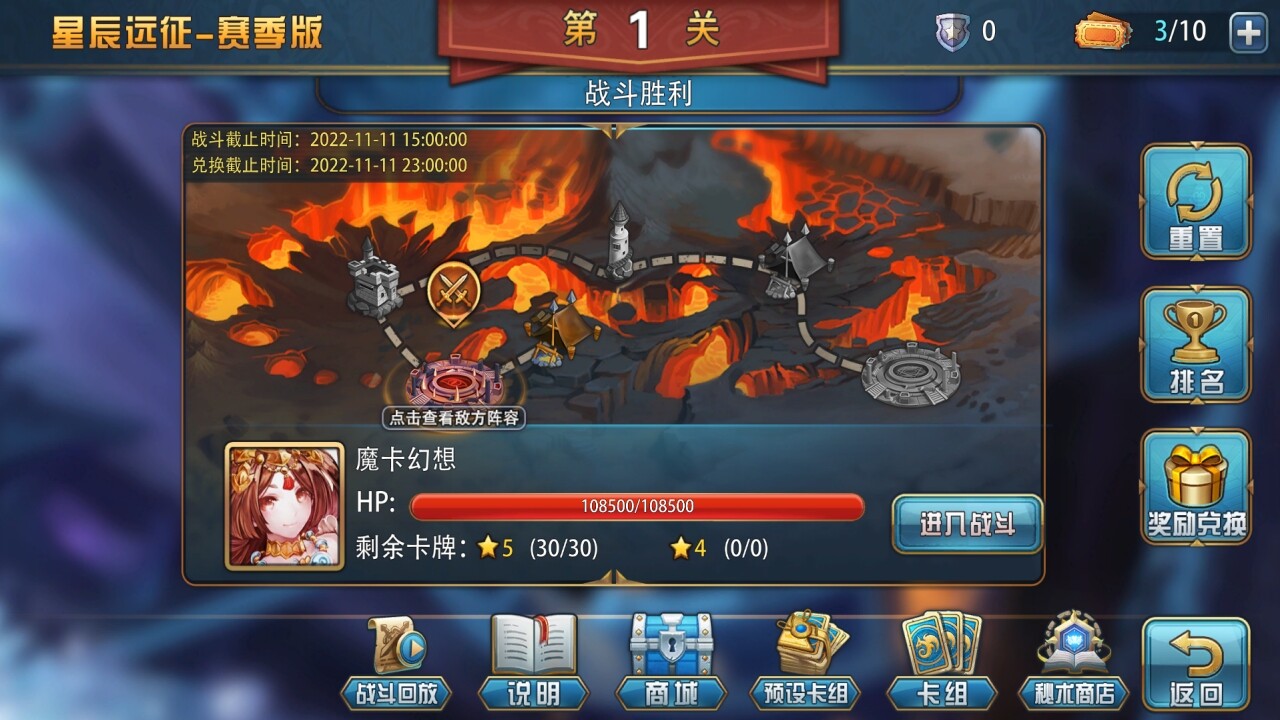The height and width of the screenshot is (720, 1280).
Task: Open the 商城 shop chest
Action: 669,660
